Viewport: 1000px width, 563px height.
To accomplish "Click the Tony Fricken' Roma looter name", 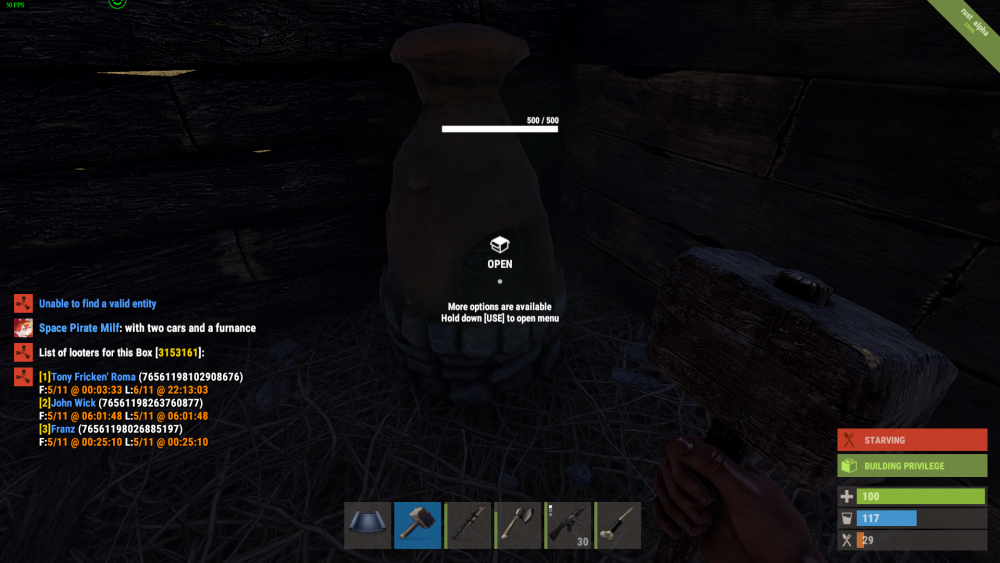I will click(92, 377).
